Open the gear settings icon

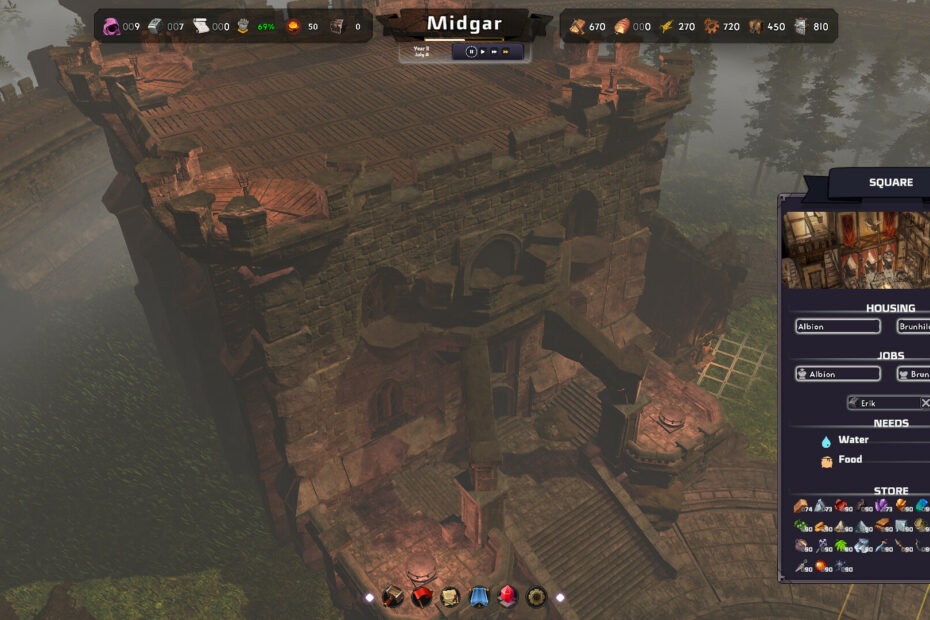[x=536, y=597]
